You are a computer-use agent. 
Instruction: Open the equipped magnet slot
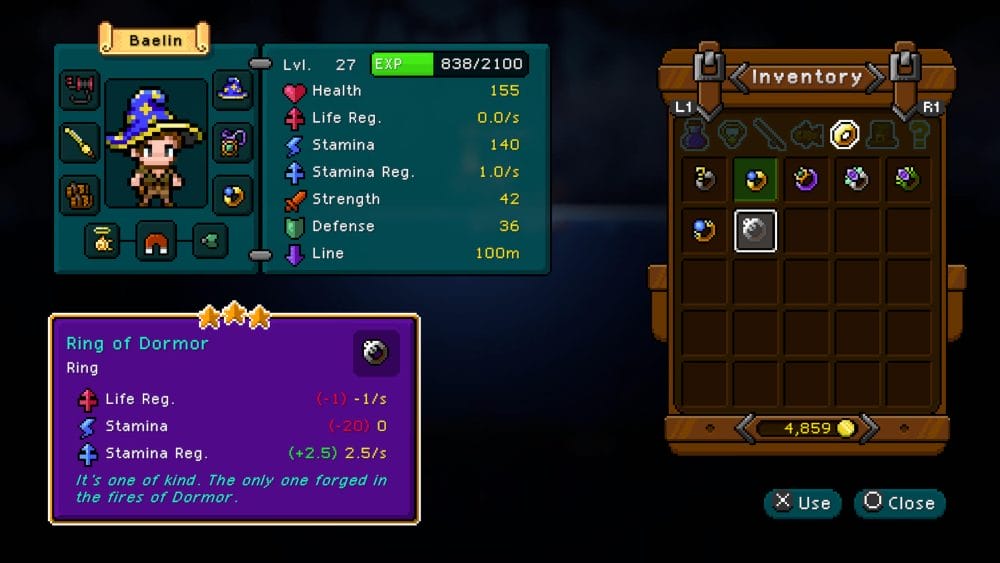tap(156, 241)
